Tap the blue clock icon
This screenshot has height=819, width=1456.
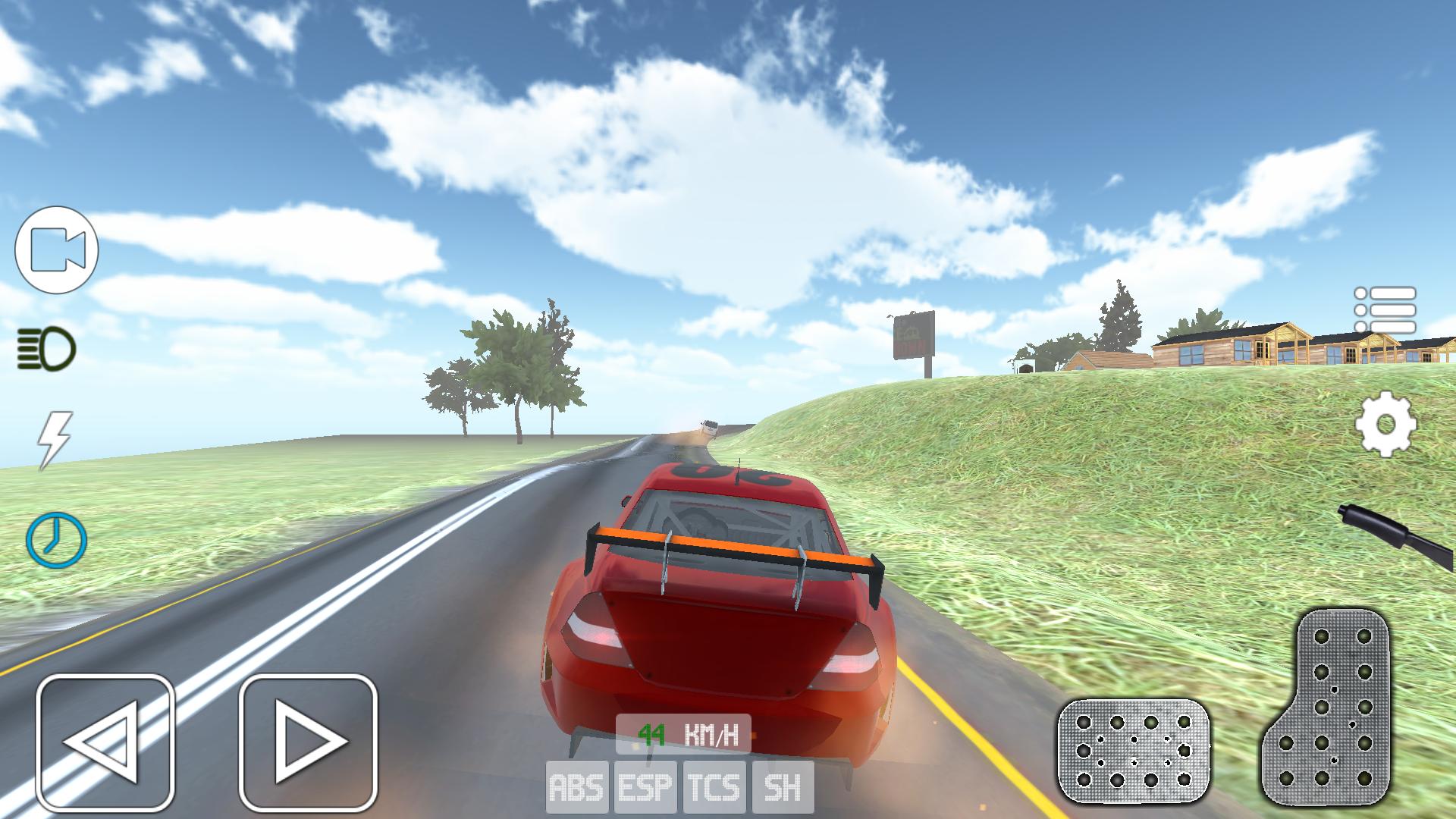click(56, 540)
